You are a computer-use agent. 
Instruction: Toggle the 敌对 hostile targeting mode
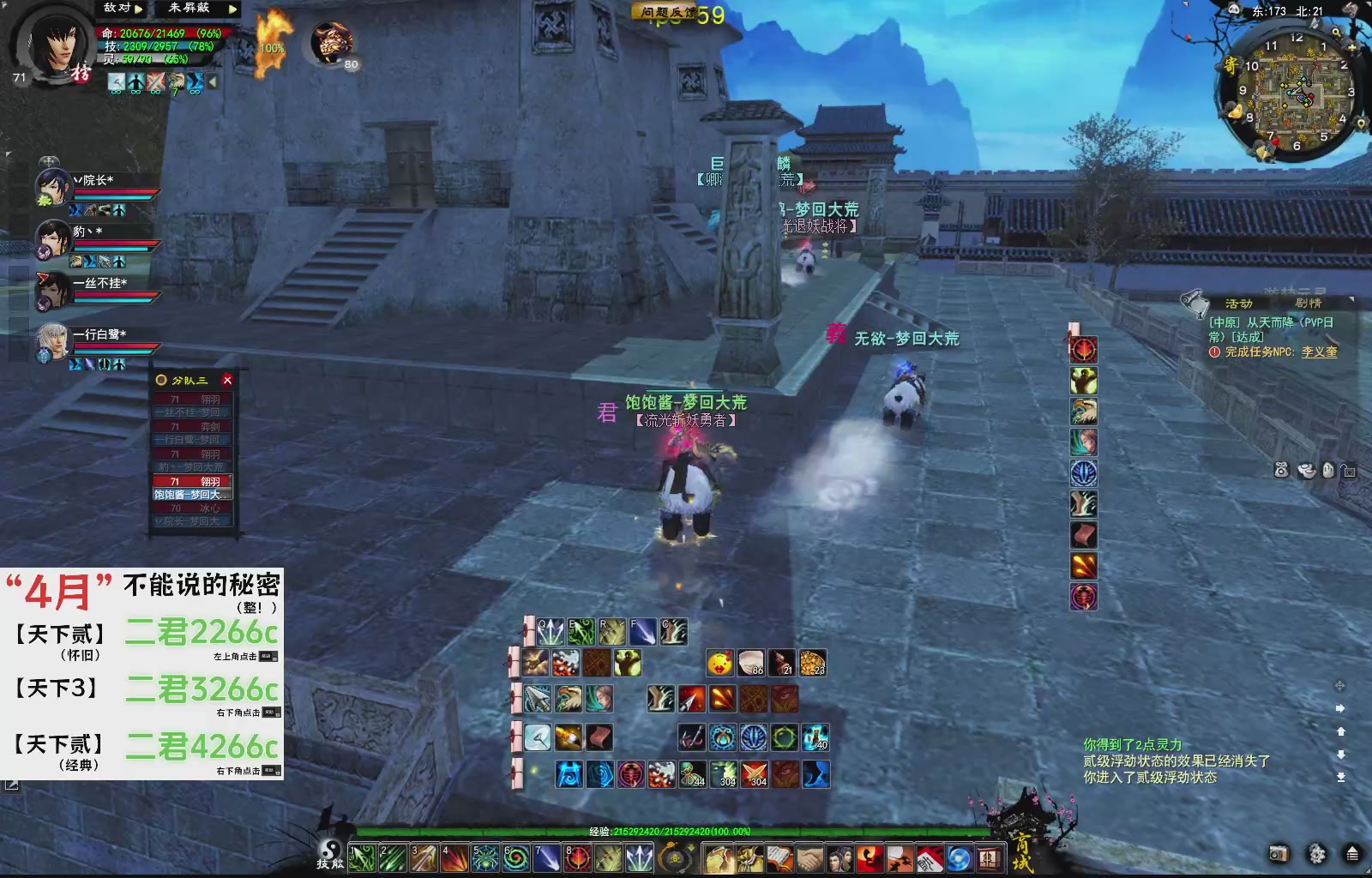point(117,9)
